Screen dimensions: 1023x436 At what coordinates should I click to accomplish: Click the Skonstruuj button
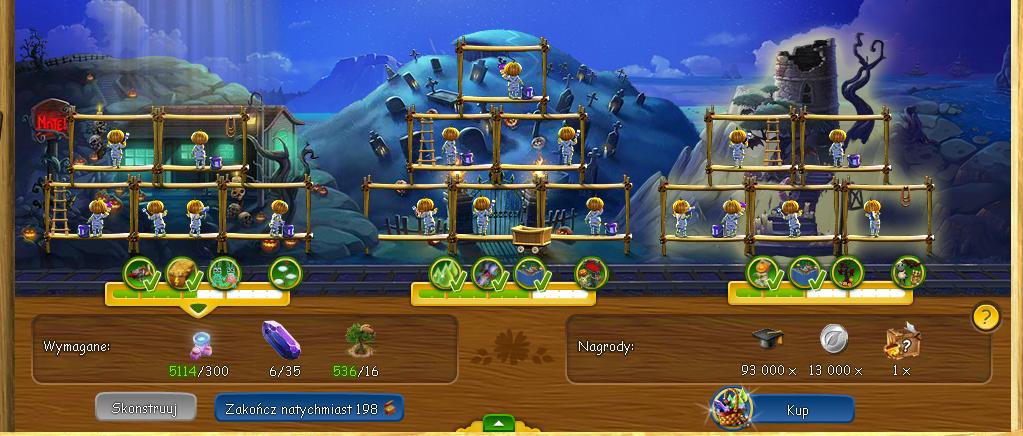coord(138,407)
